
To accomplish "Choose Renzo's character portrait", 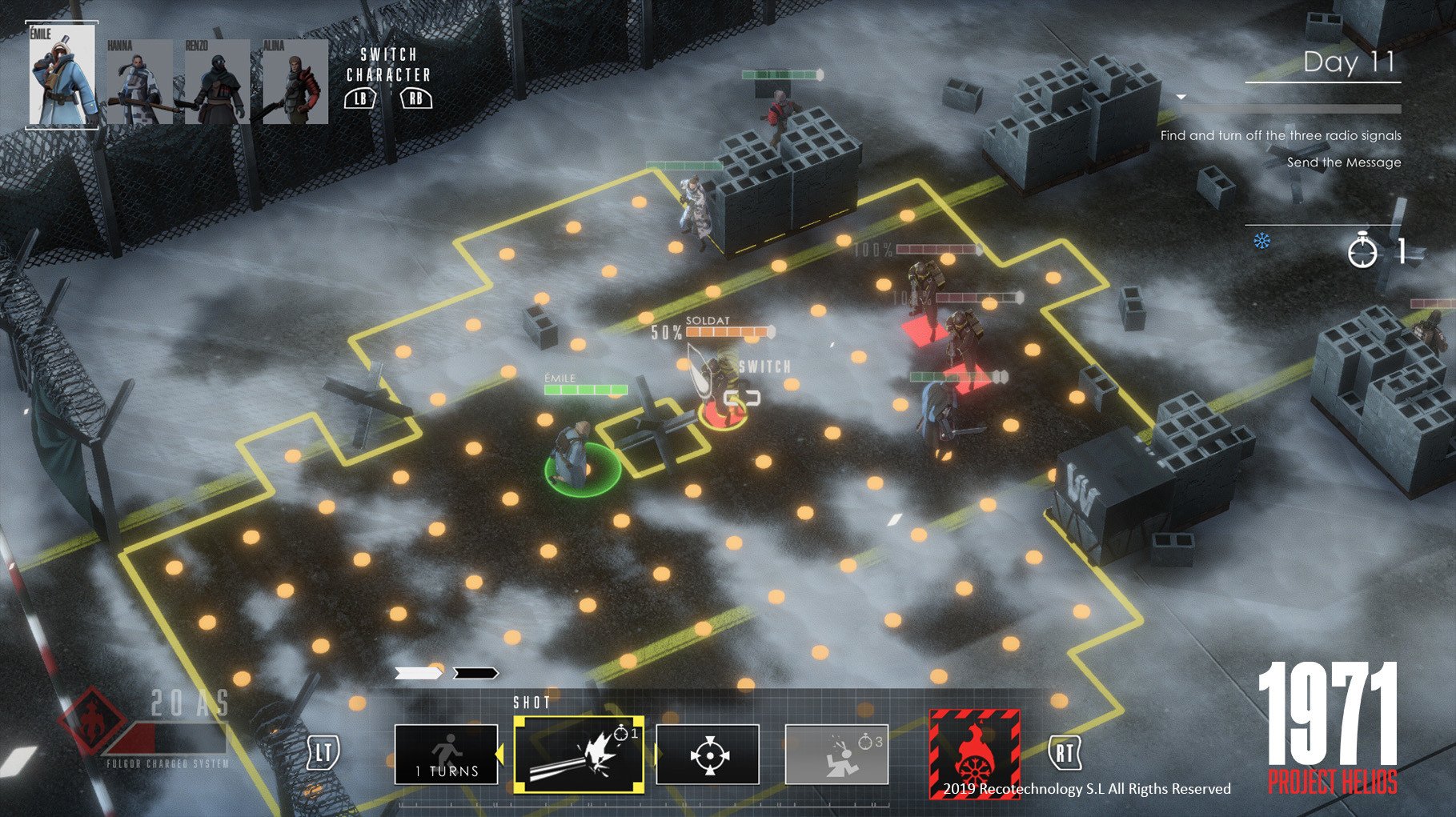I will (x=216, y=82).
